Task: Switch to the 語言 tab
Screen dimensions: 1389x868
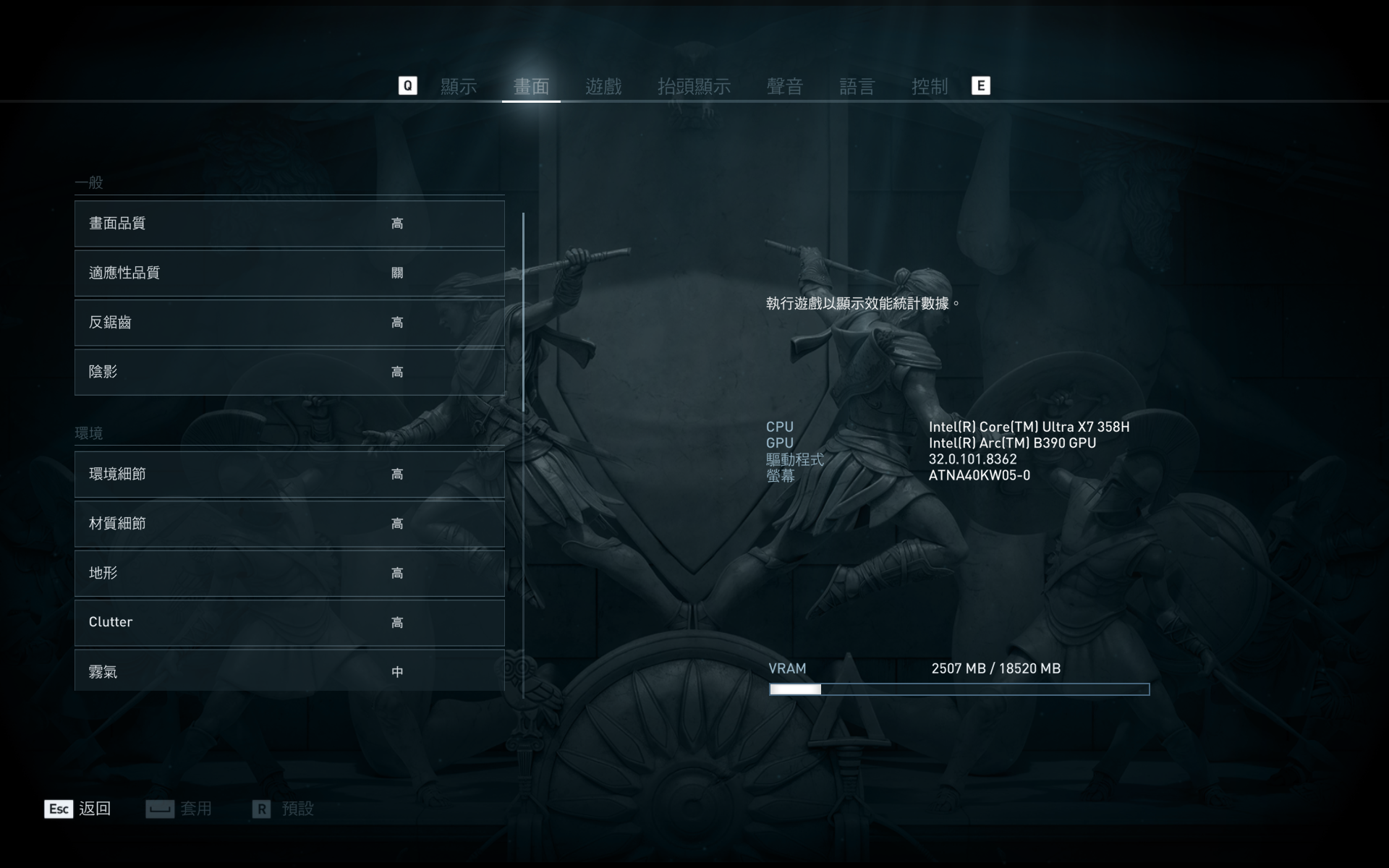Action: tap(857, 87)
